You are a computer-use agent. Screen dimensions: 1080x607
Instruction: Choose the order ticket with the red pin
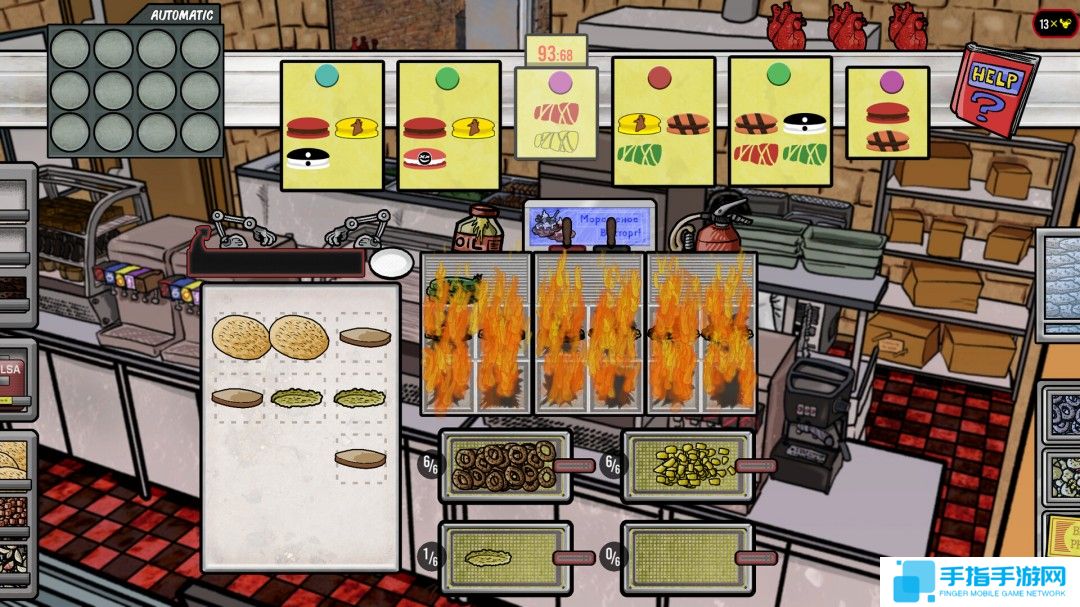pyautogui.click(x=663, y=122)
